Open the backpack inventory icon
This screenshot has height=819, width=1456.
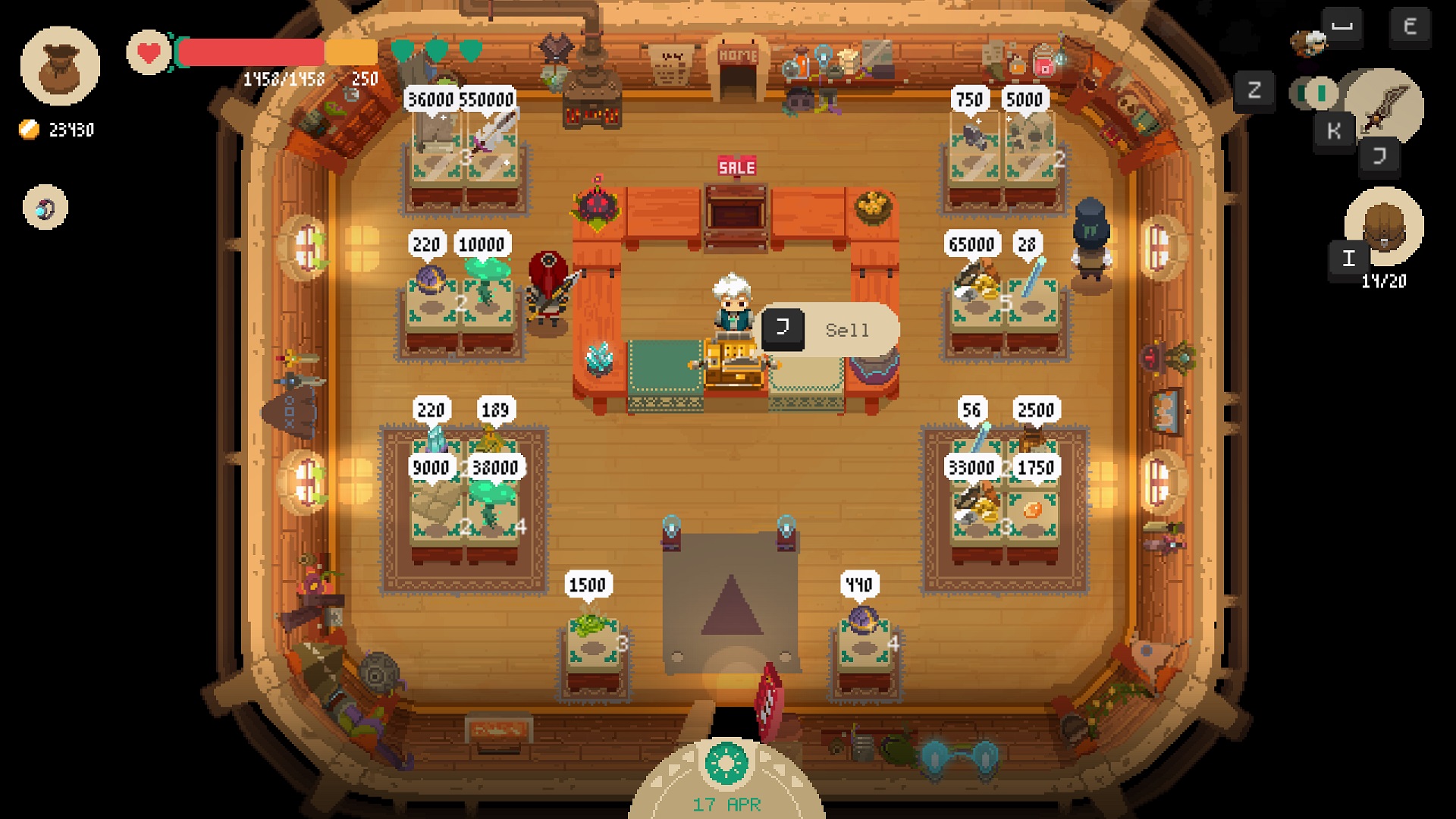(x=1384, y=225)
